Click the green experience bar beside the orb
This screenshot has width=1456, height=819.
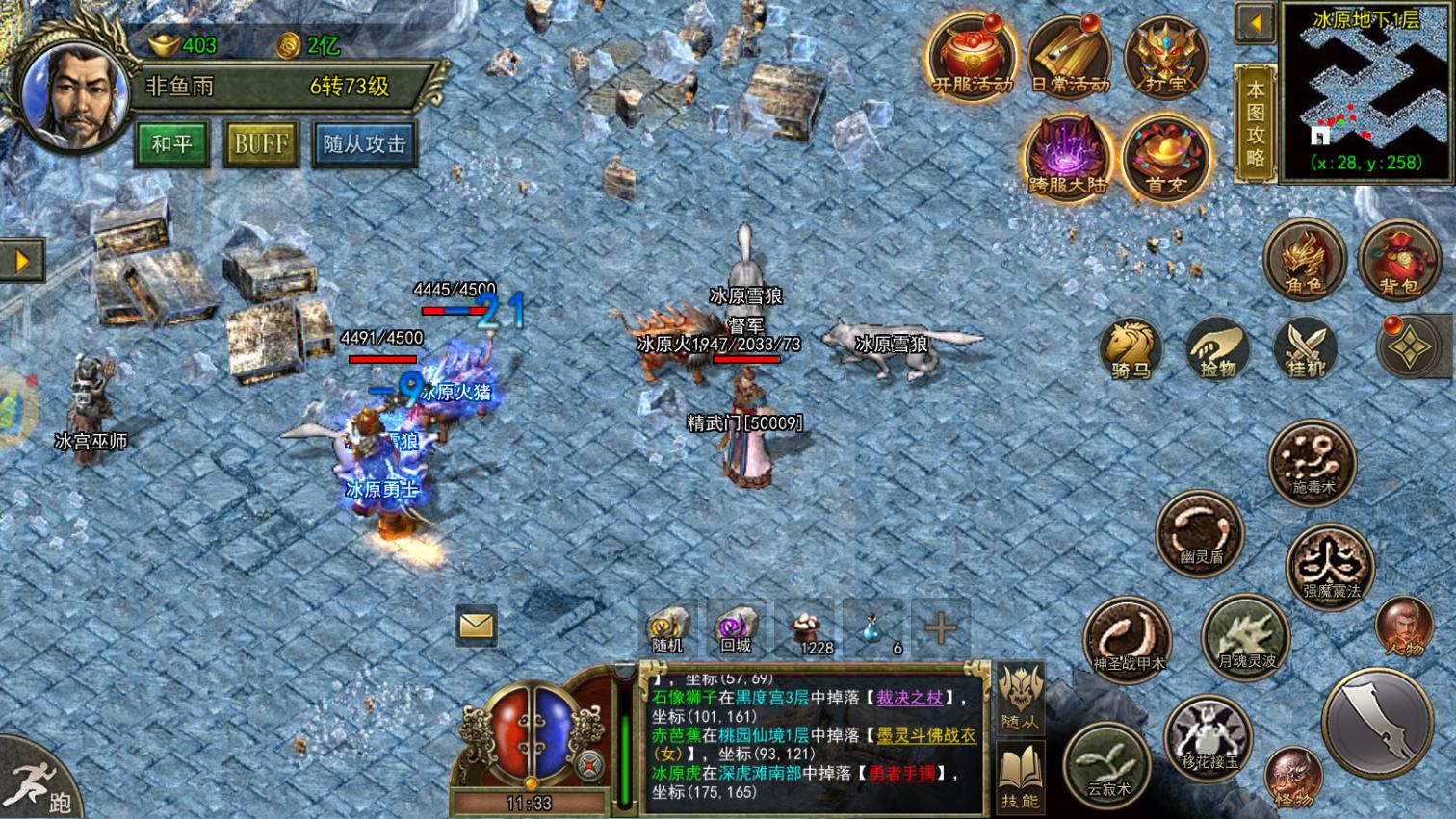point(628,751)
